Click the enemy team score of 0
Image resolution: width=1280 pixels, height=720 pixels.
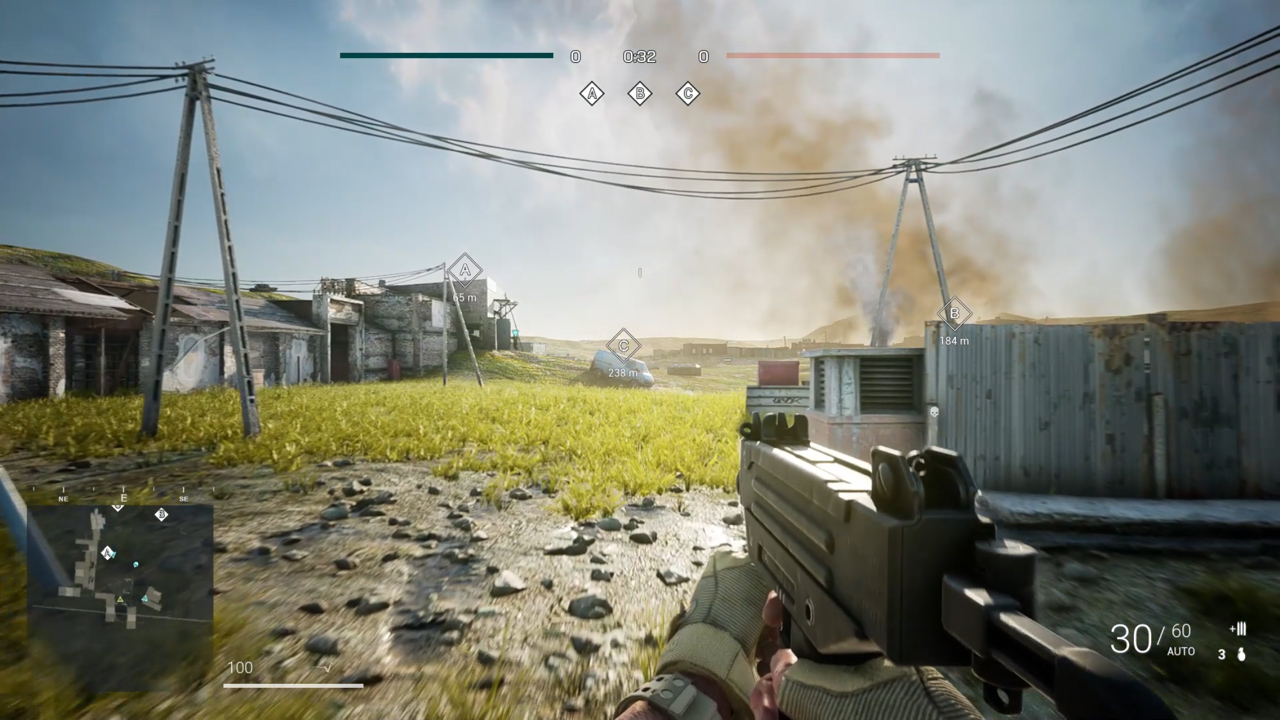pyautogui.click(x=703, y=56)
